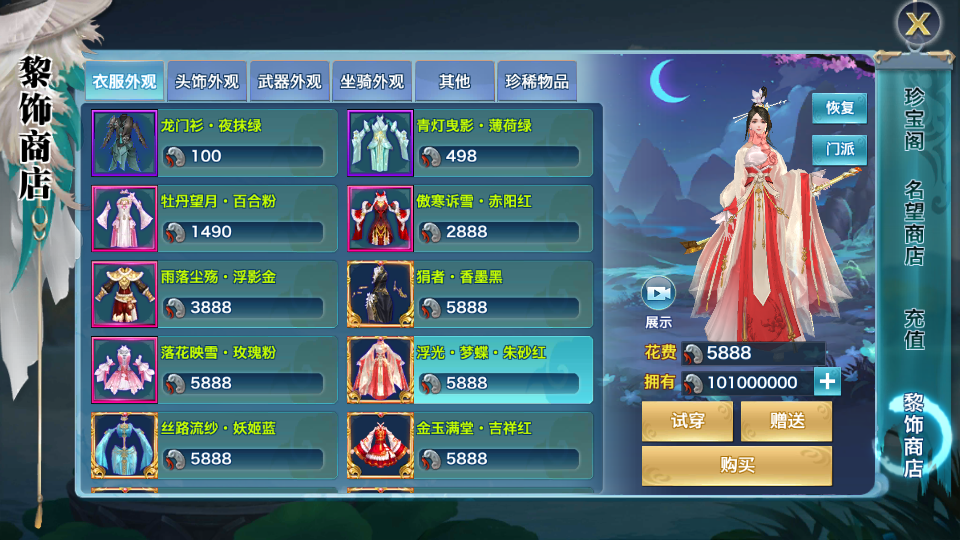Add currency with the plus button

click(827, 382)
